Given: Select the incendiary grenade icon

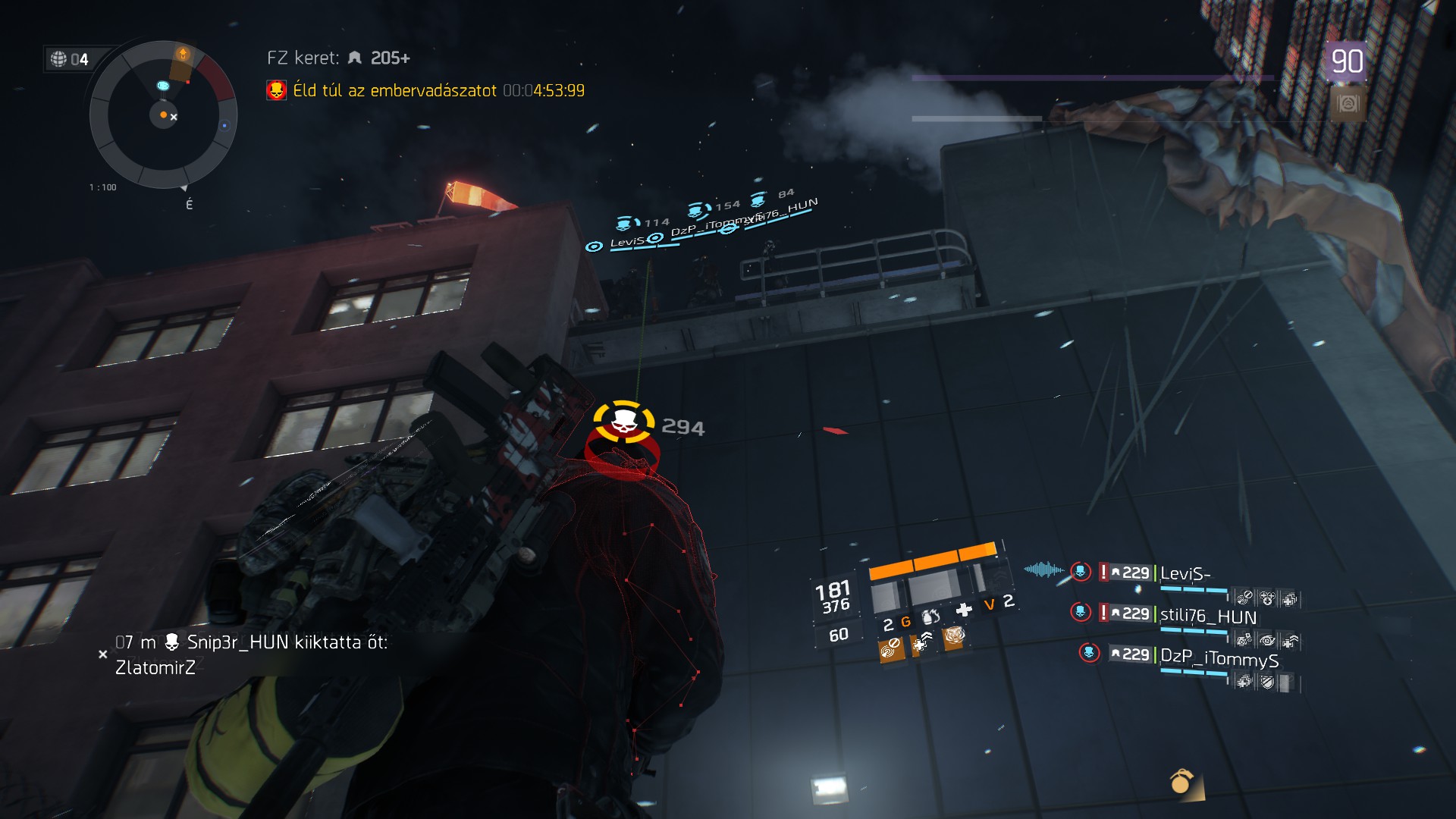Looking at the screenshot, I should coord(930,617).
